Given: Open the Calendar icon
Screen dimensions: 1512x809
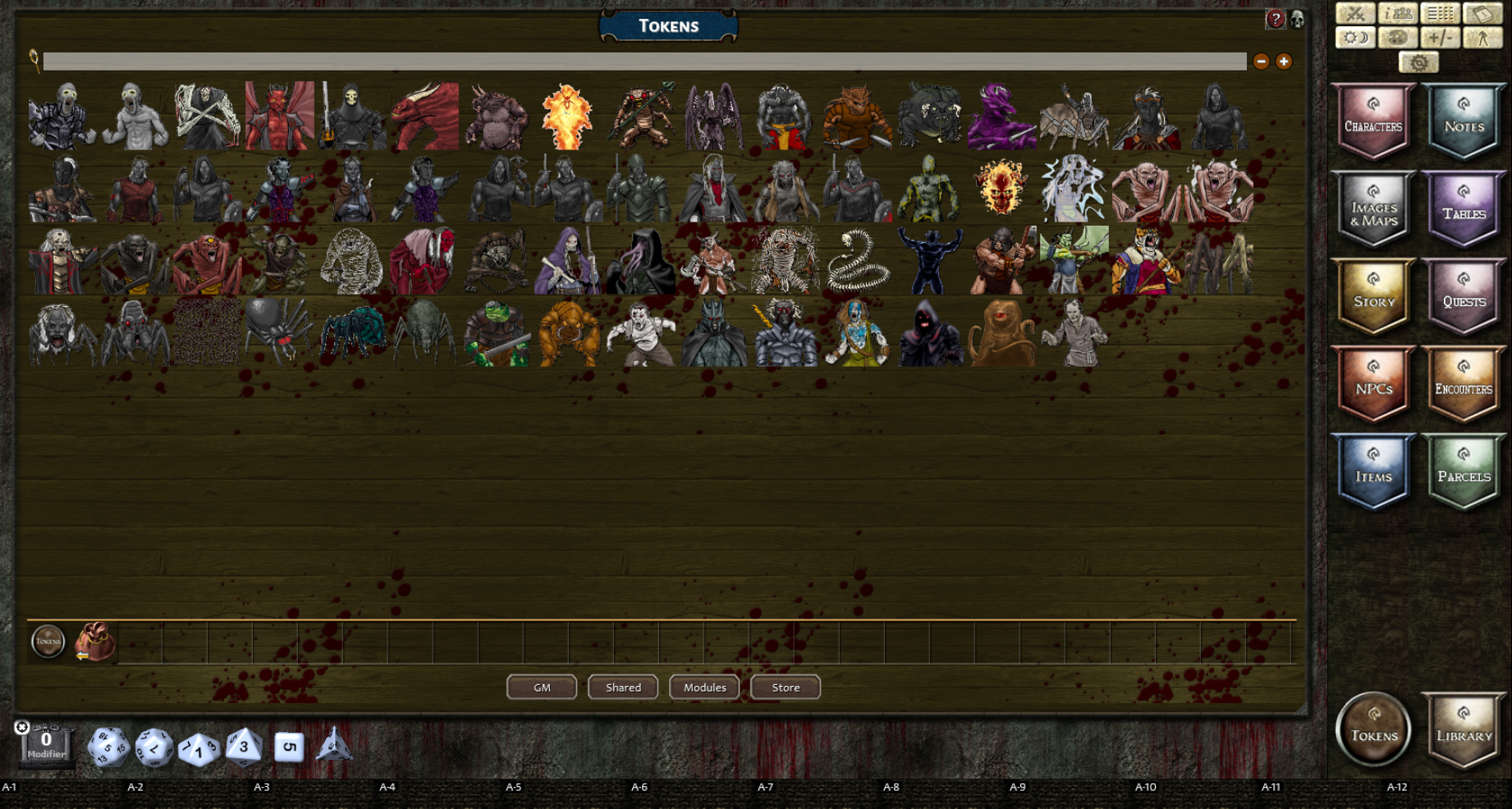Looking at the screenshot, I should coord(1483,13).
